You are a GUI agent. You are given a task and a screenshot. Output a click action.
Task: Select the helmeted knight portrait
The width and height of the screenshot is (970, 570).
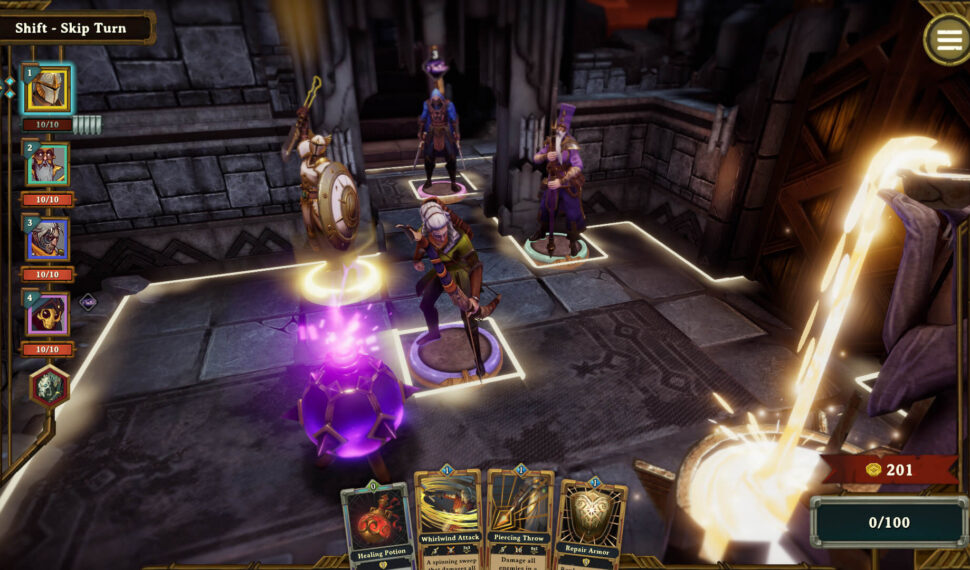[47, 90]
